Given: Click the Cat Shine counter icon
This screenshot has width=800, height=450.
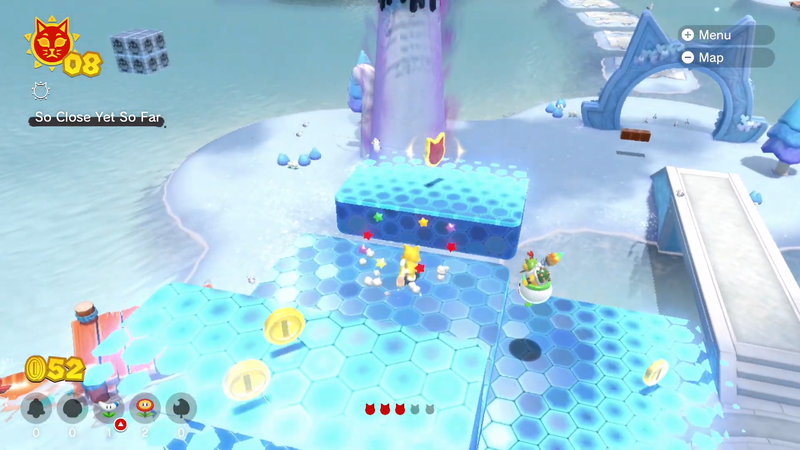Looking at the screenshot, I should pos(47,42).
